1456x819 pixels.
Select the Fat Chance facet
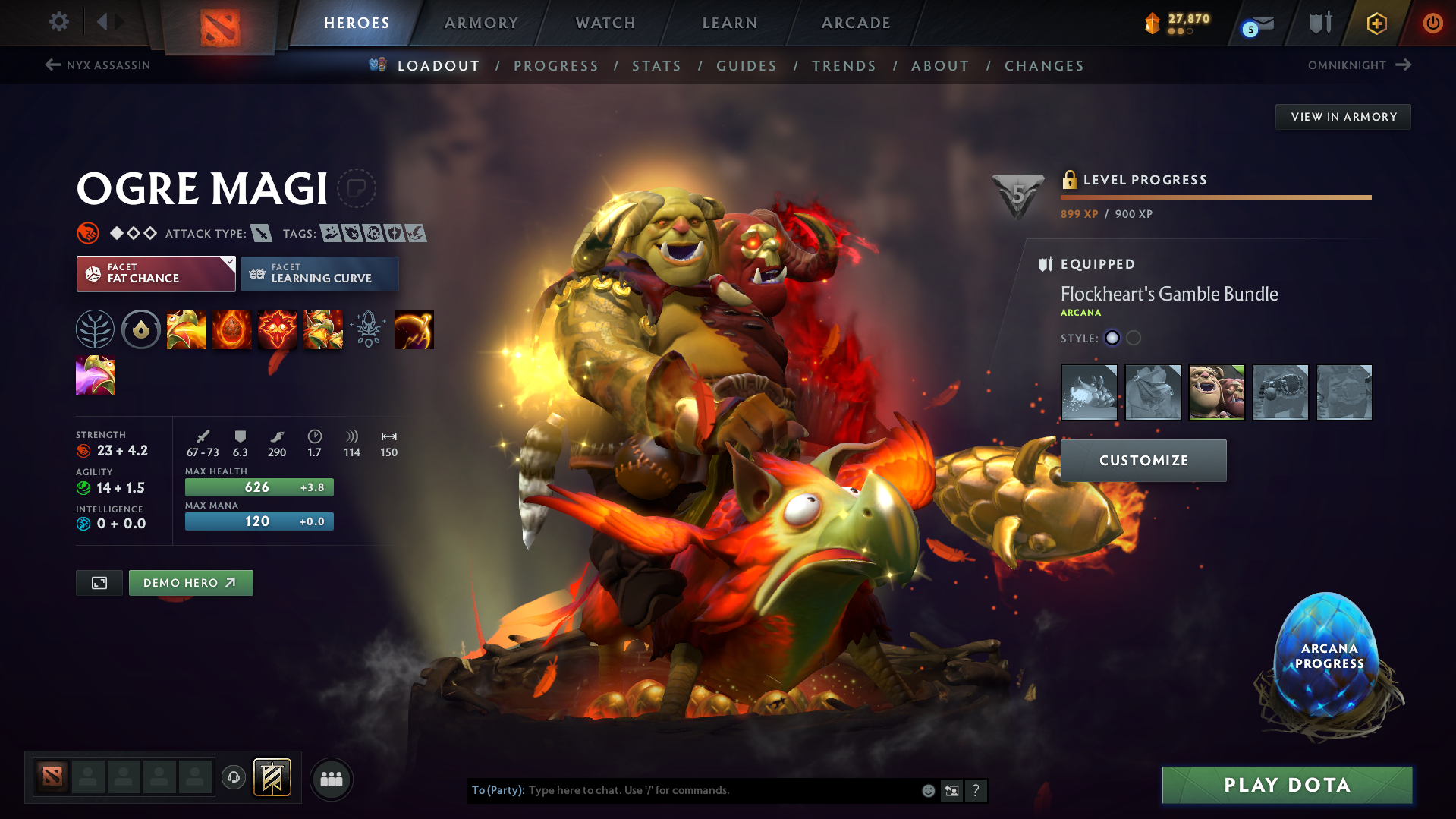tap(155, 274)
